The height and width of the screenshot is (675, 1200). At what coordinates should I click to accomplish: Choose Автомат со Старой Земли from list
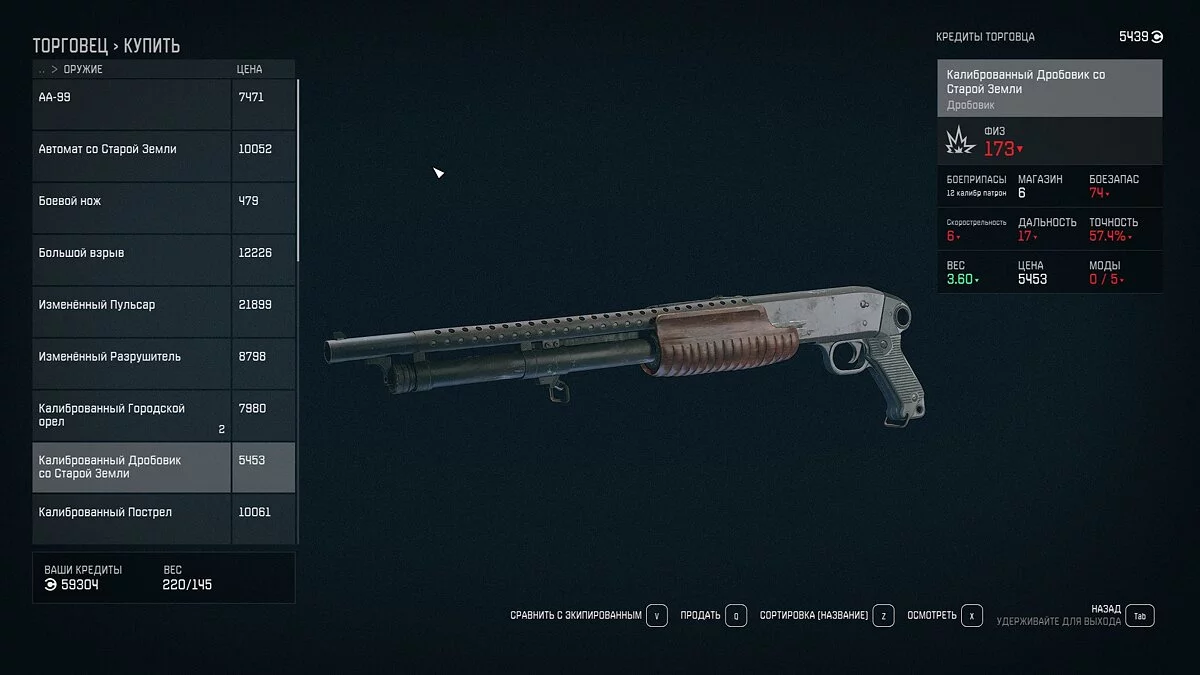click(133, 150)
